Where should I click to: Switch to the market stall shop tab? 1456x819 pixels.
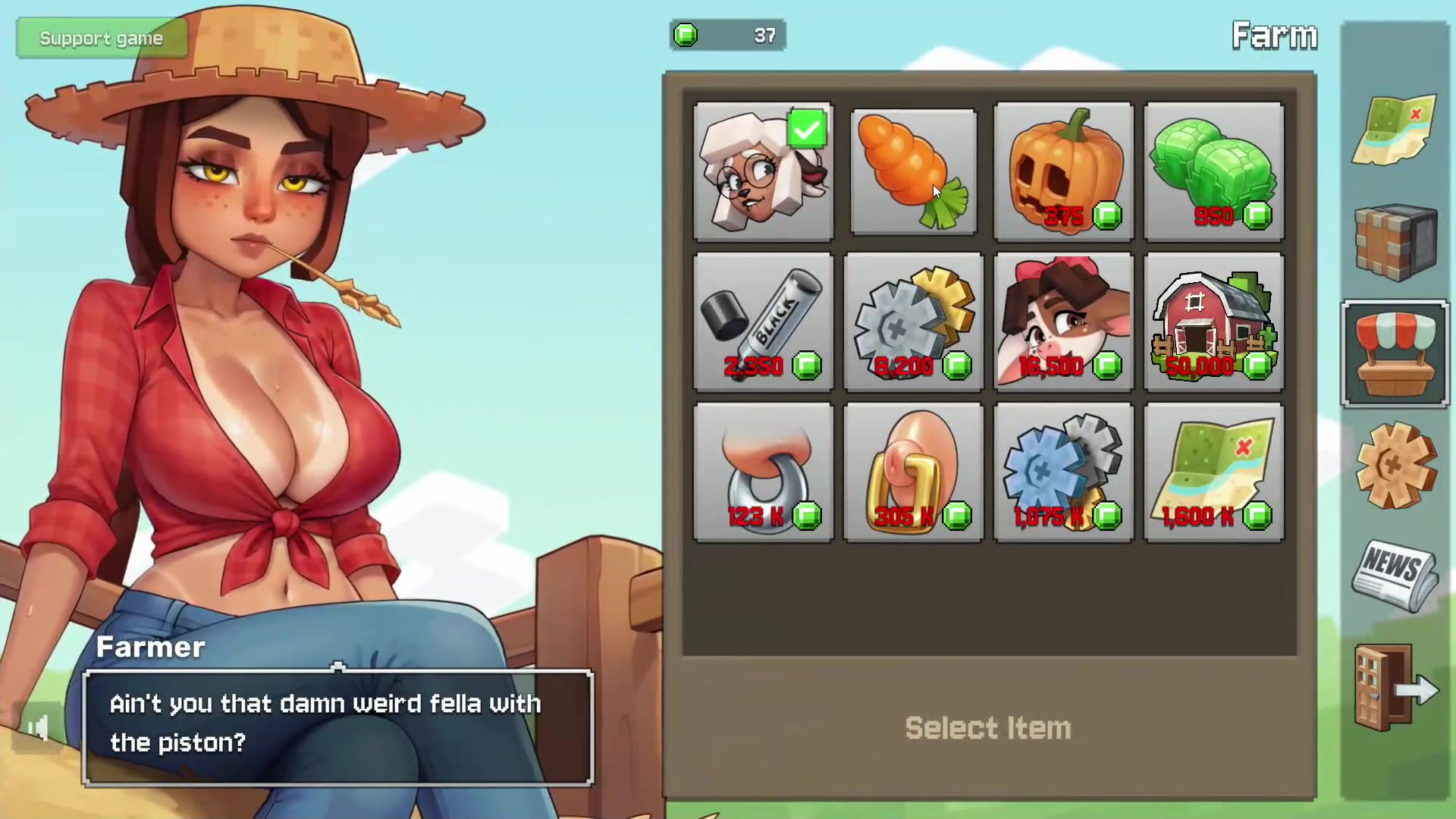click(1395, 354)
